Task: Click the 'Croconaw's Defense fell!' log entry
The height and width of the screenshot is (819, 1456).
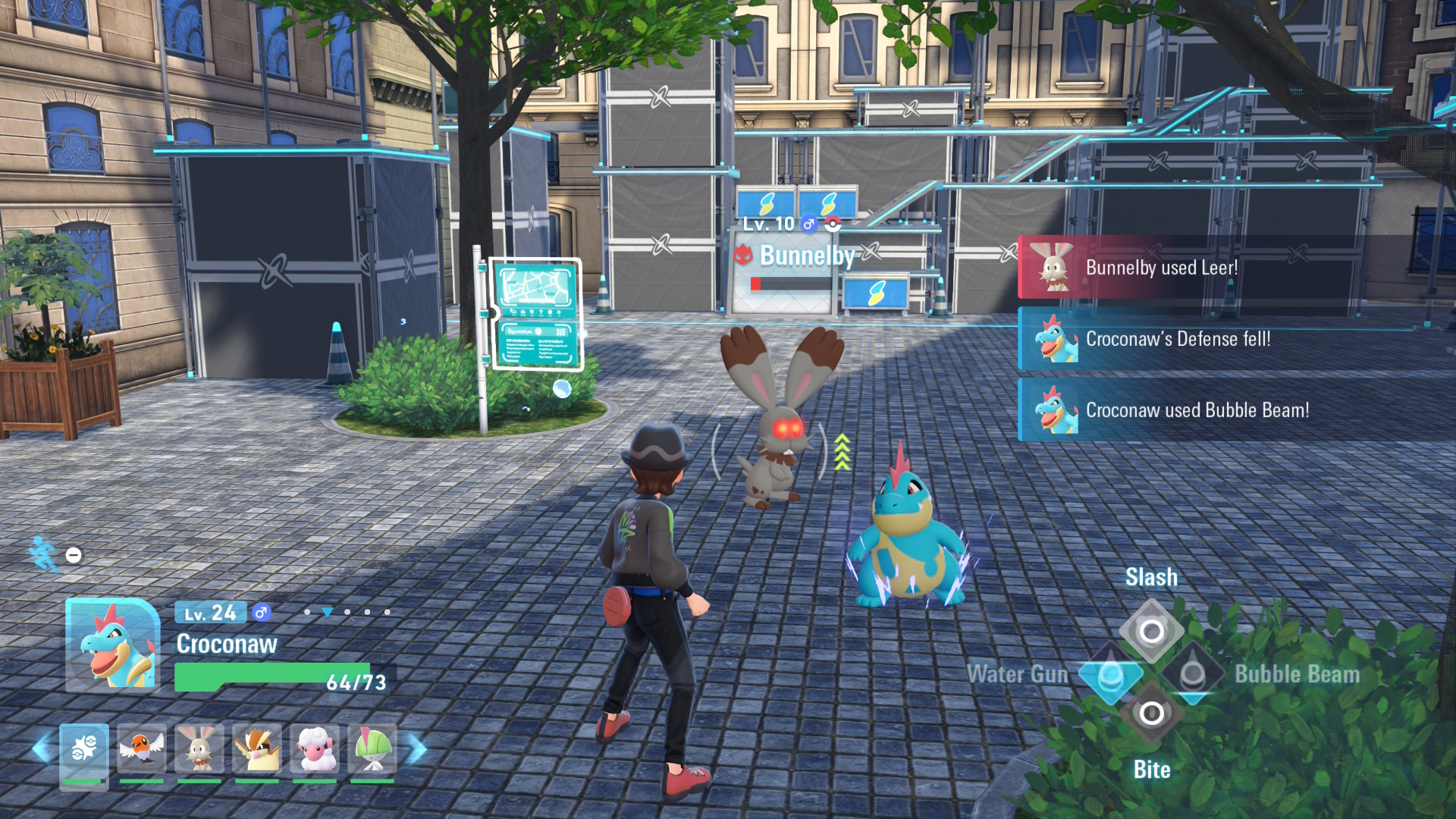Action: coord(1236,339)
